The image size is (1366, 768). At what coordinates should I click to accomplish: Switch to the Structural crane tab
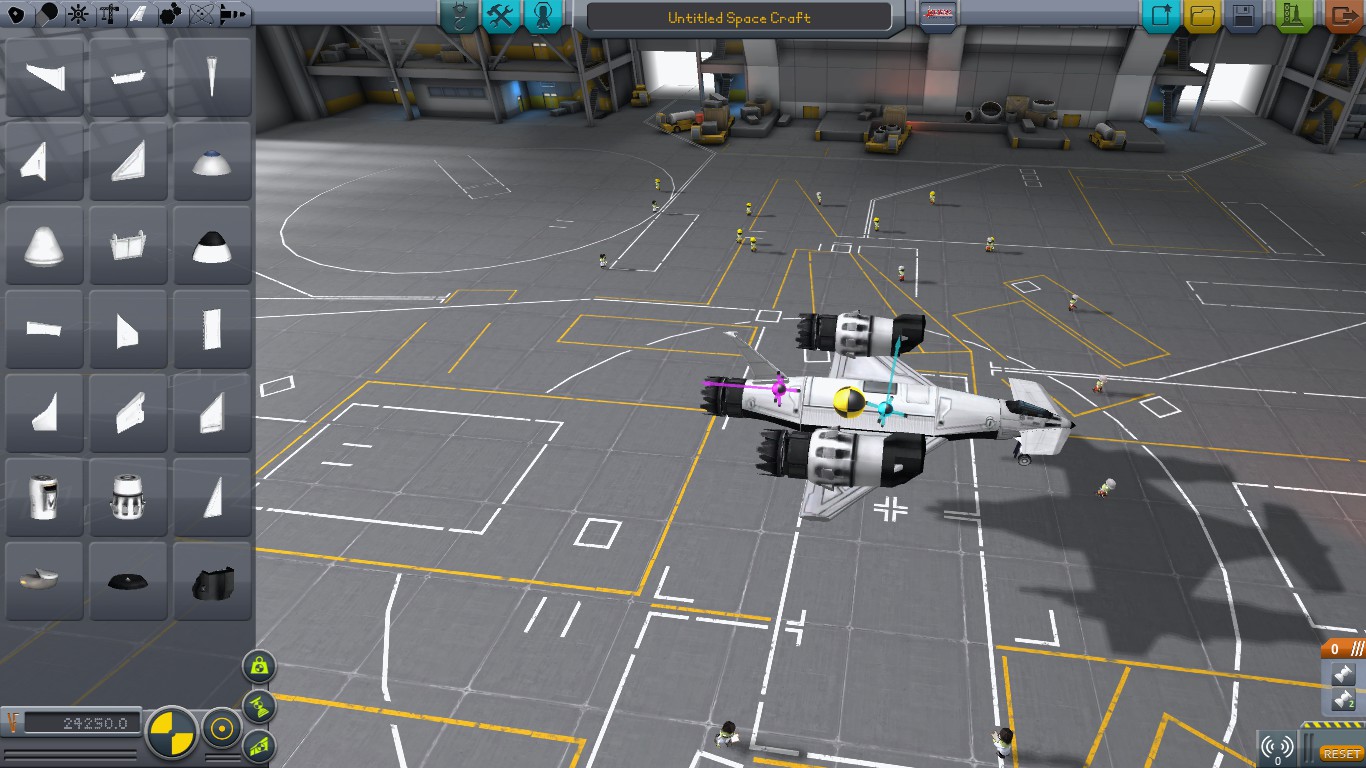pyautogui.click(x=110, y=14)
